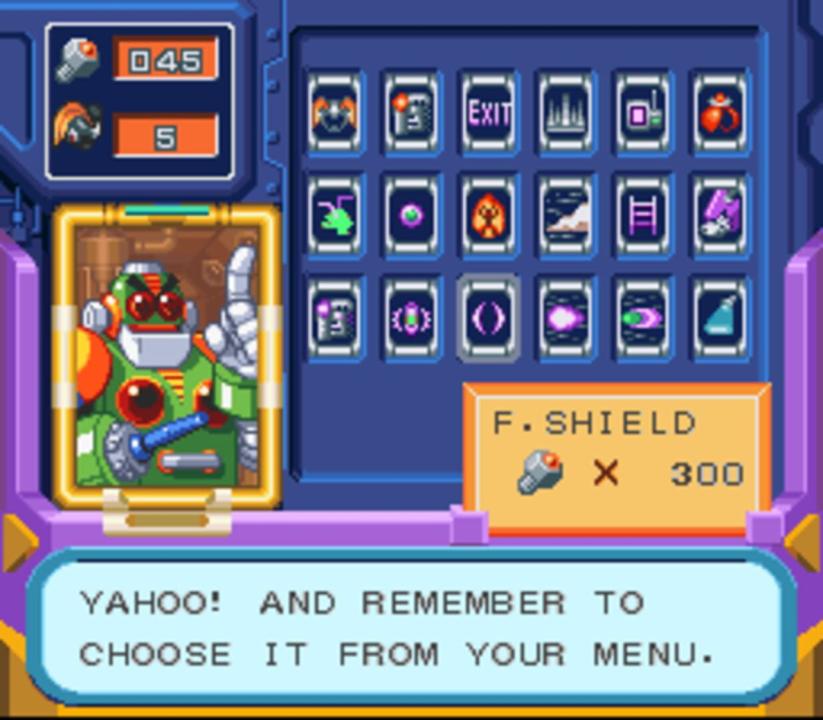Viewport: 823px width, 720px height.
Task: Select the spike bars item icon
Action: 566,113
